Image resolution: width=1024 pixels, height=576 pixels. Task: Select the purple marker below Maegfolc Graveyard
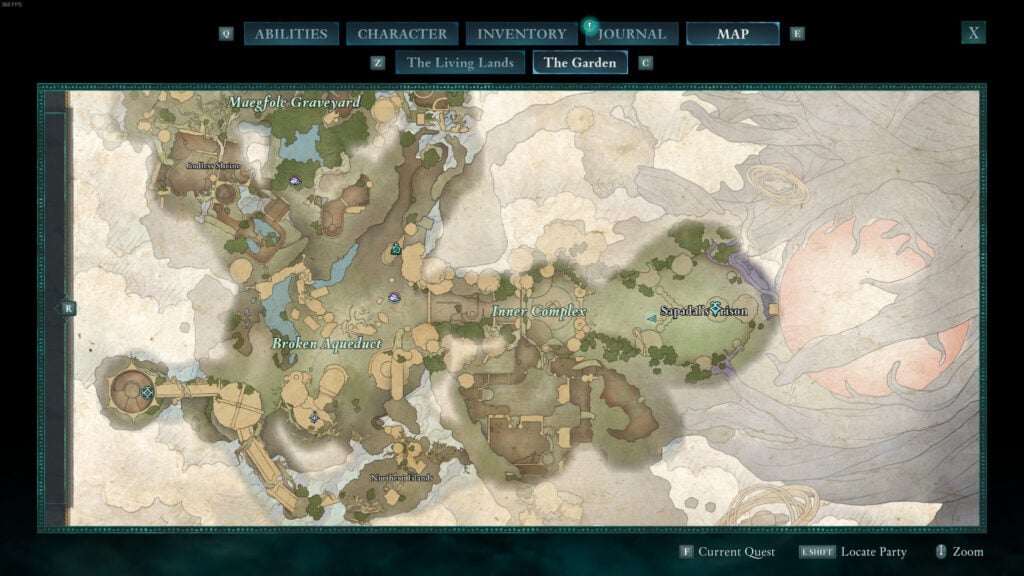[x=295, y=182]
